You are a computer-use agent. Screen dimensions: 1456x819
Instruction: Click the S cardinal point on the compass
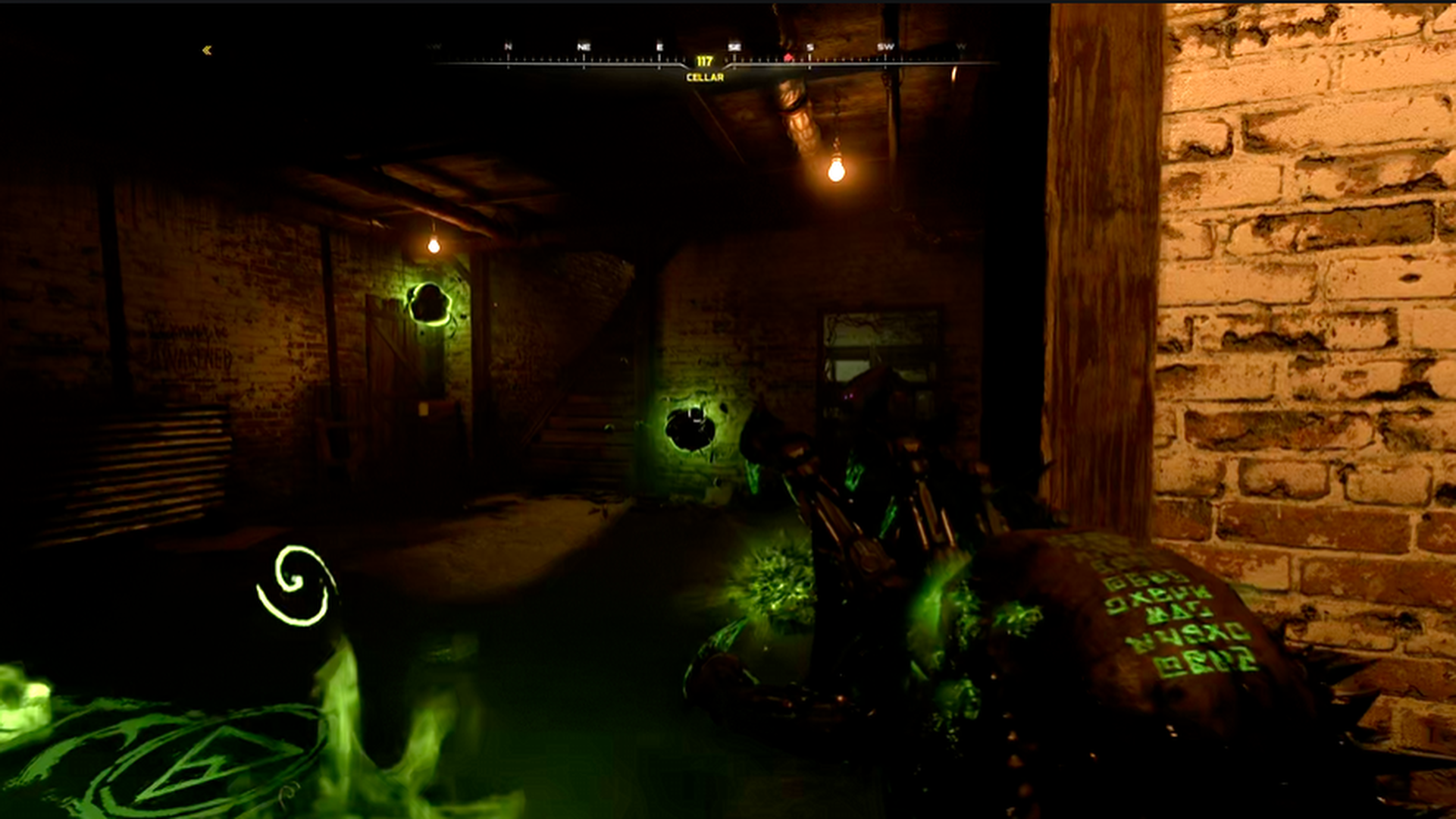pos(809,45)
